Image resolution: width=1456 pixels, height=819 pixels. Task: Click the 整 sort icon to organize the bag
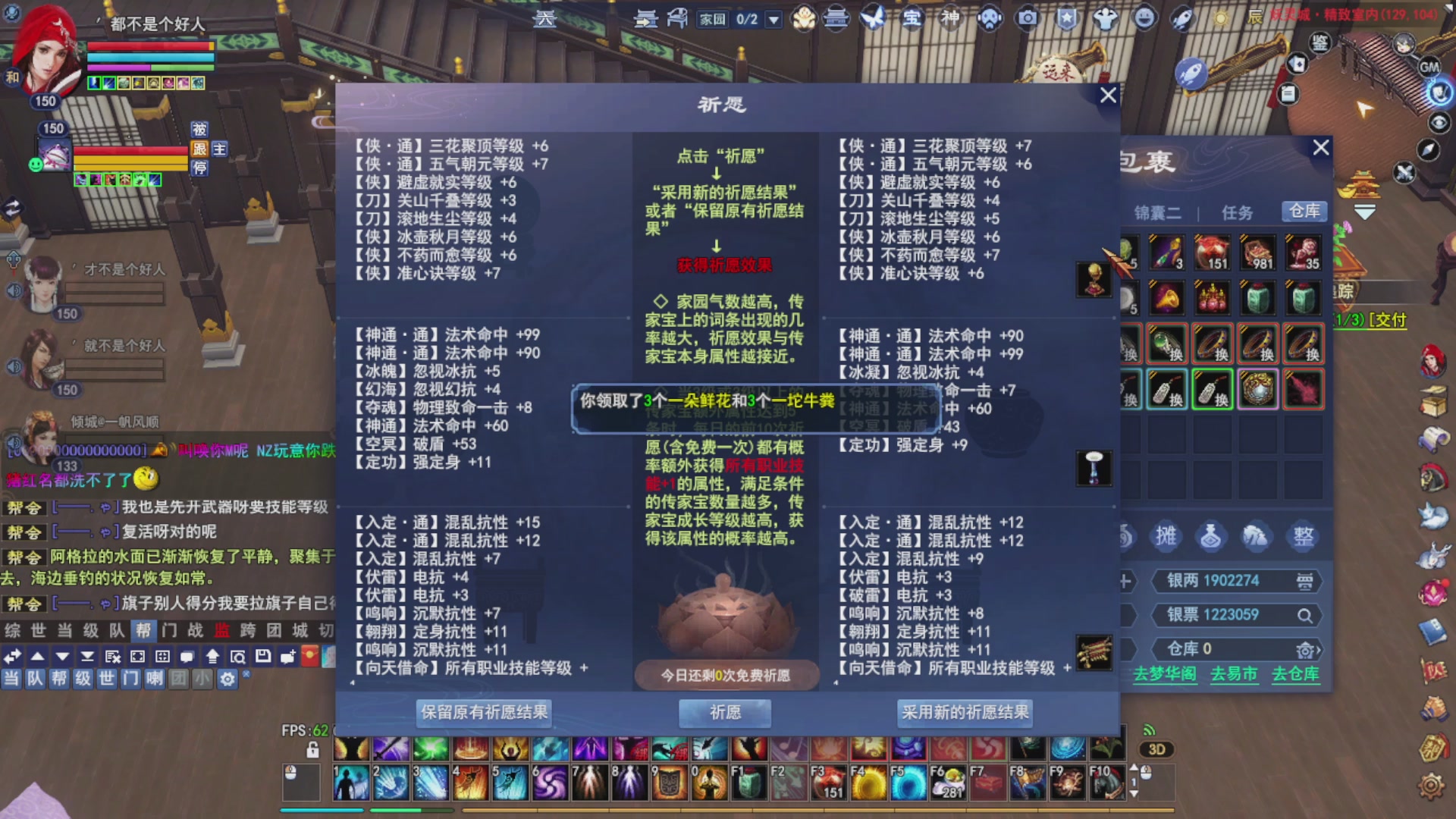[1304, 535]
